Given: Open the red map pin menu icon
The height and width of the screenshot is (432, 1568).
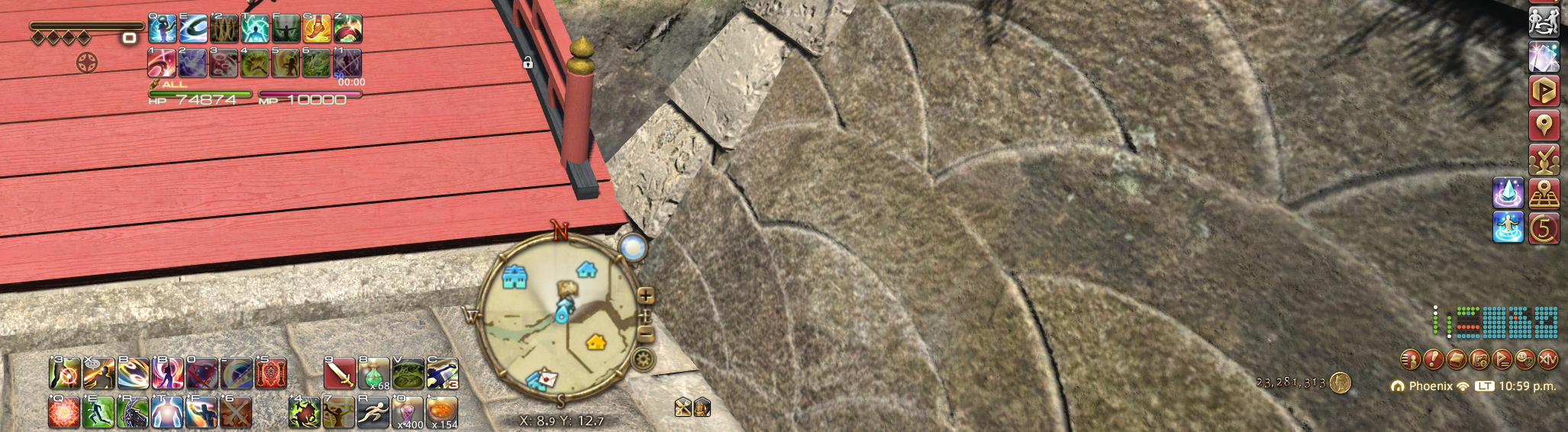Looking at the screenshot, I should coord(1544,124).
